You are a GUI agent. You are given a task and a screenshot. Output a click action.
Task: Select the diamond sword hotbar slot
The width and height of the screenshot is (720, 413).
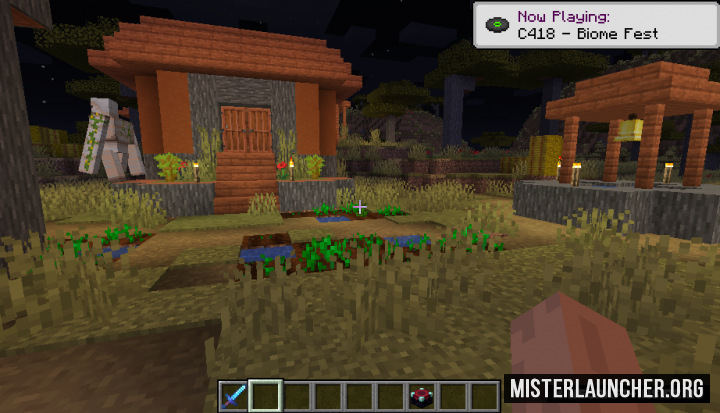tap(234, 395)
